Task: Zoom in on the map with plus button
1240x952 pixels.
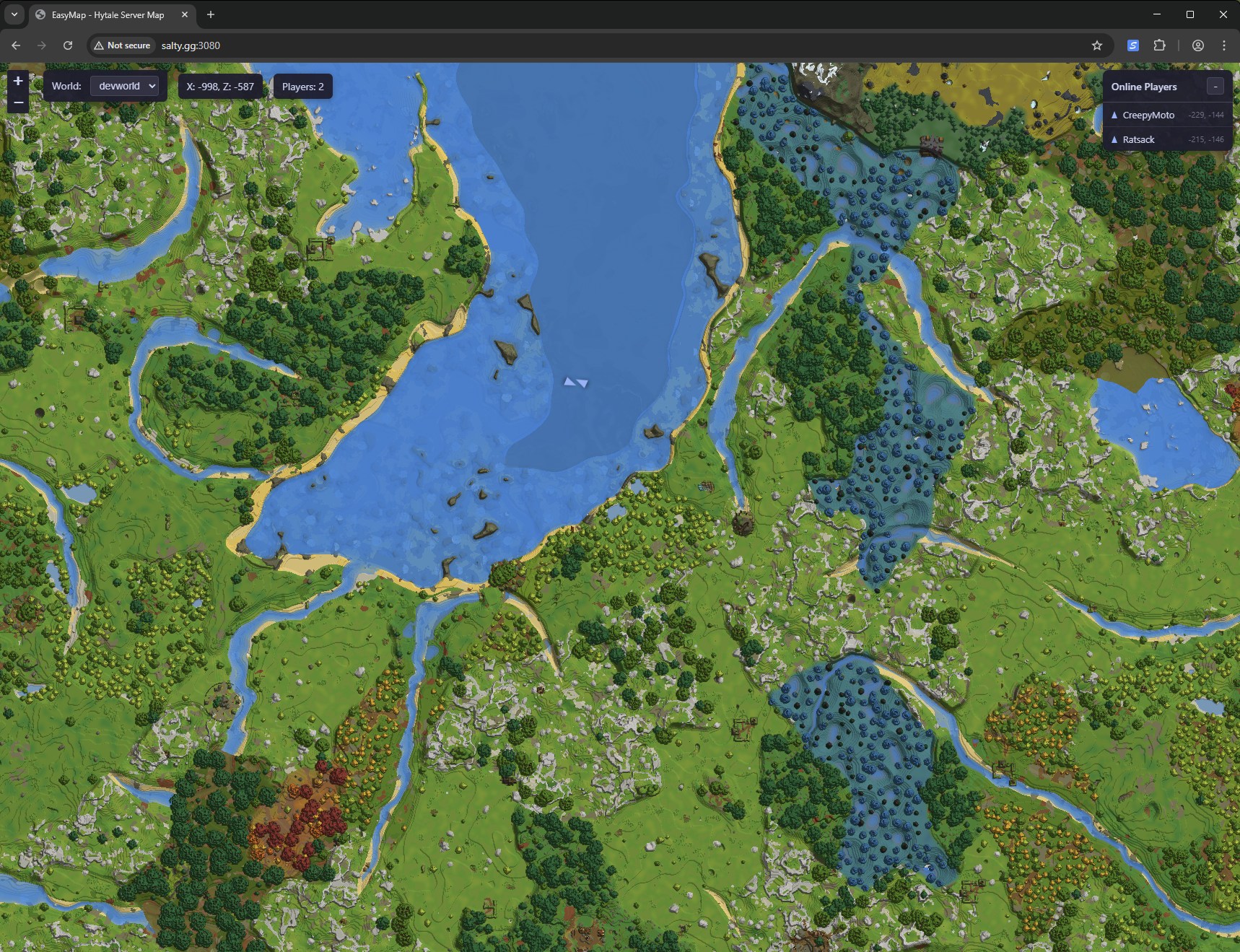Action: pos(18,81)
